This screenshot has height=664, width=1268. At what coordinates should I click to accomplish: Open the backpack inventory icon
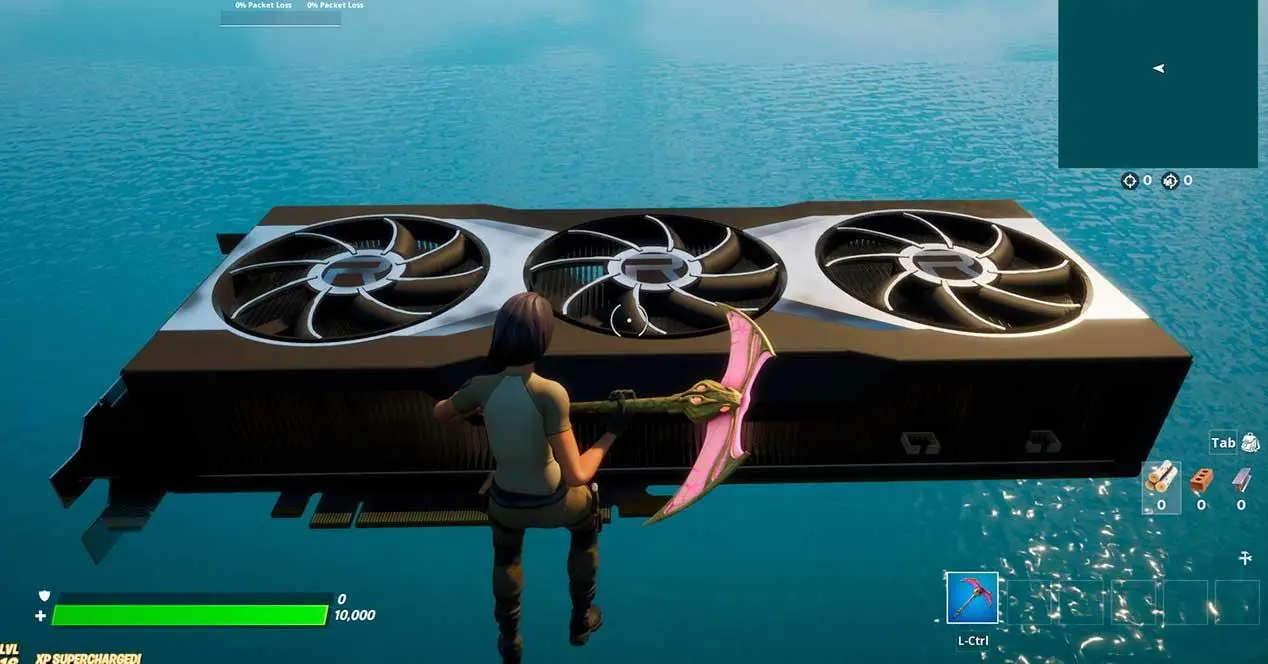[1250, 443]
